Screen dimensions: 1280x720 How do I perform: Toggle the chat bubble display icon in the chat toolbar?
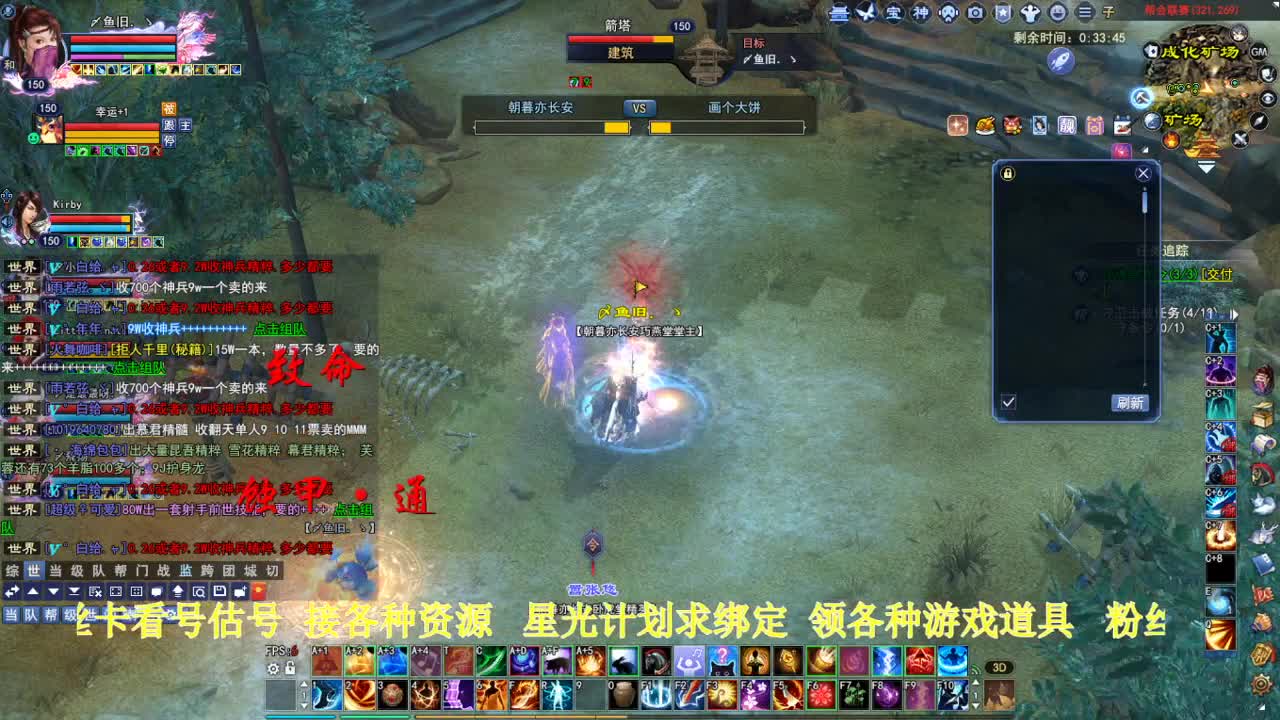pyautogui.click(x=156, y=593)
